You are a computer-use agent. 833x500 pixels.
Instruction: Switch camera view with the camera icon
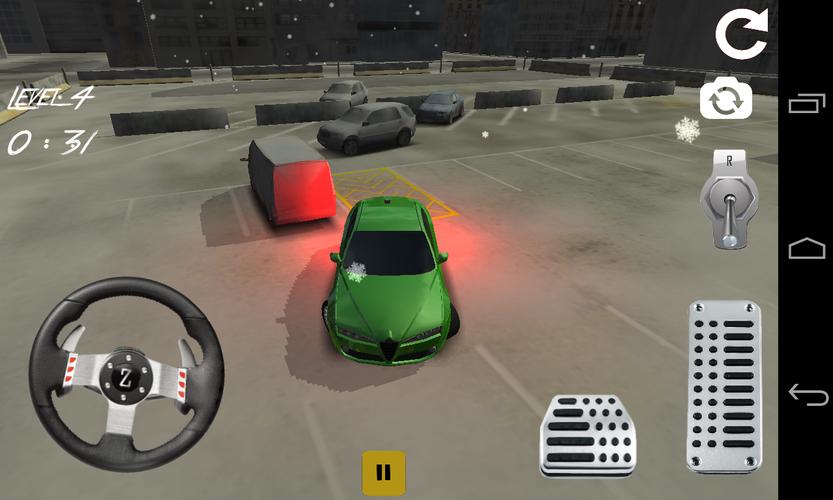pyautogui.click(x=726, y=100)
